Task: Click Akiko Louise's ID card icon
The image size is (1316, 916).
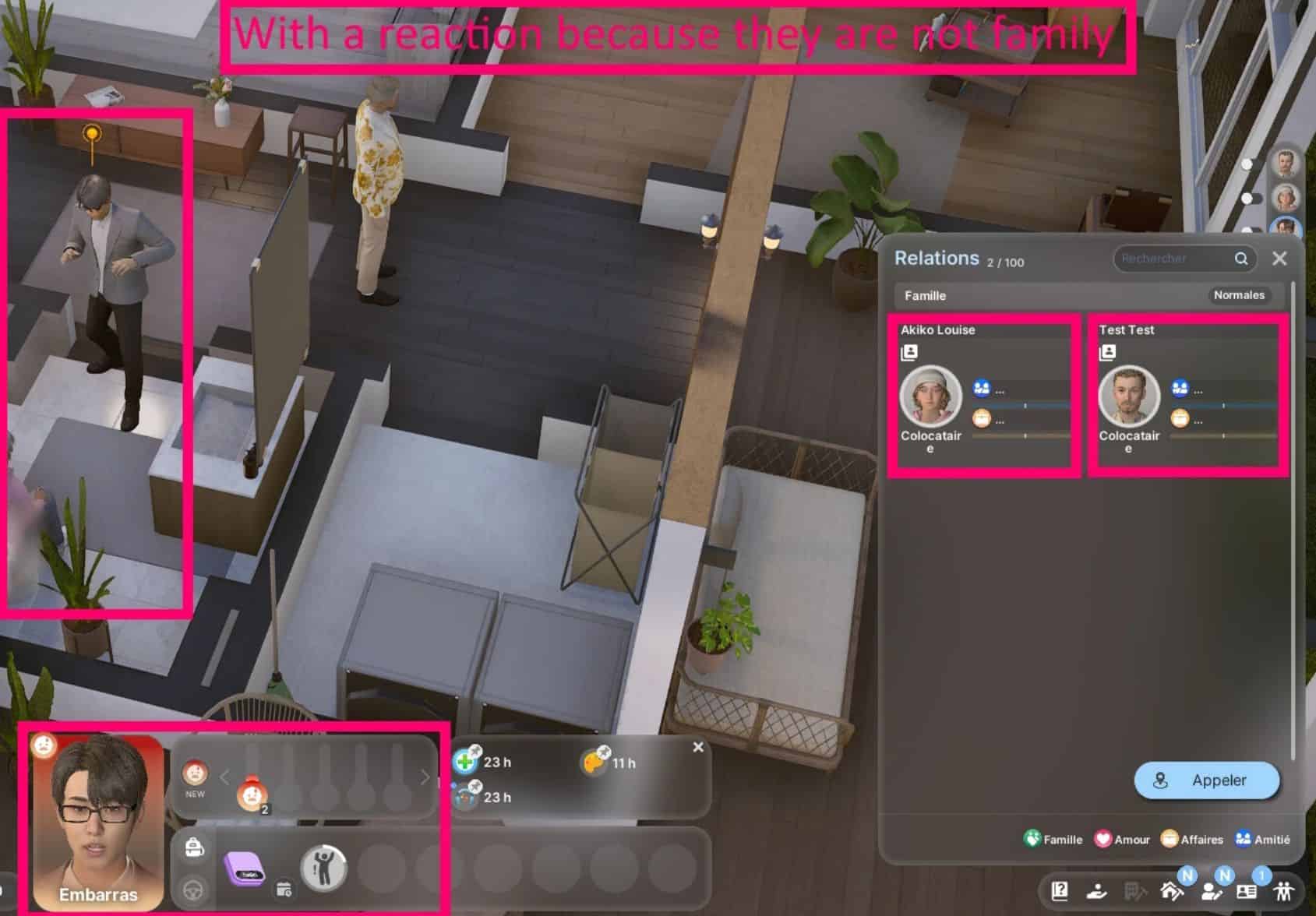Action: coord(909,352)
